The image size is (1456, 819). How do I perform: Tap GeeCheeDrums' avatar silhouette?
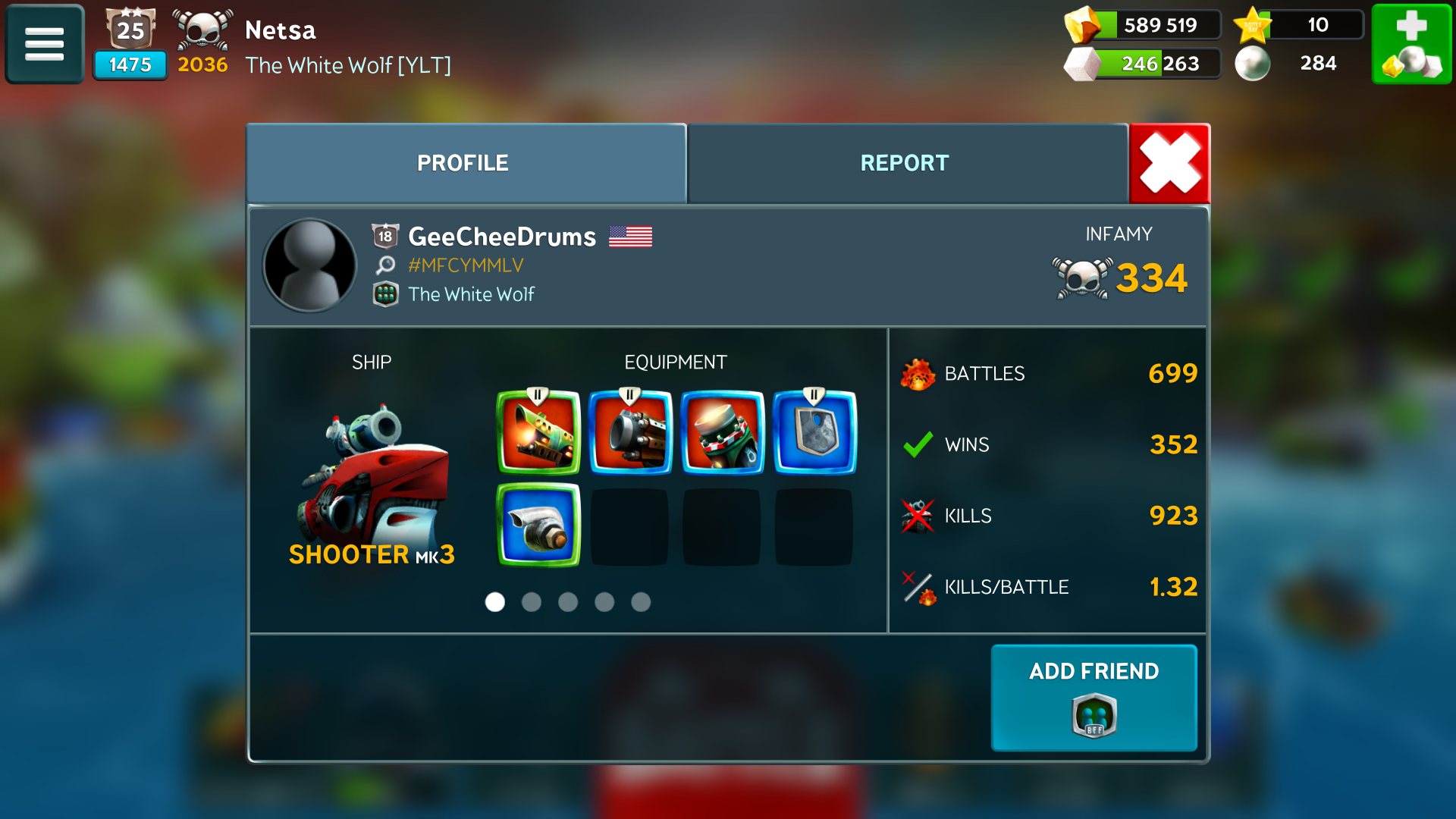[309, 265]
